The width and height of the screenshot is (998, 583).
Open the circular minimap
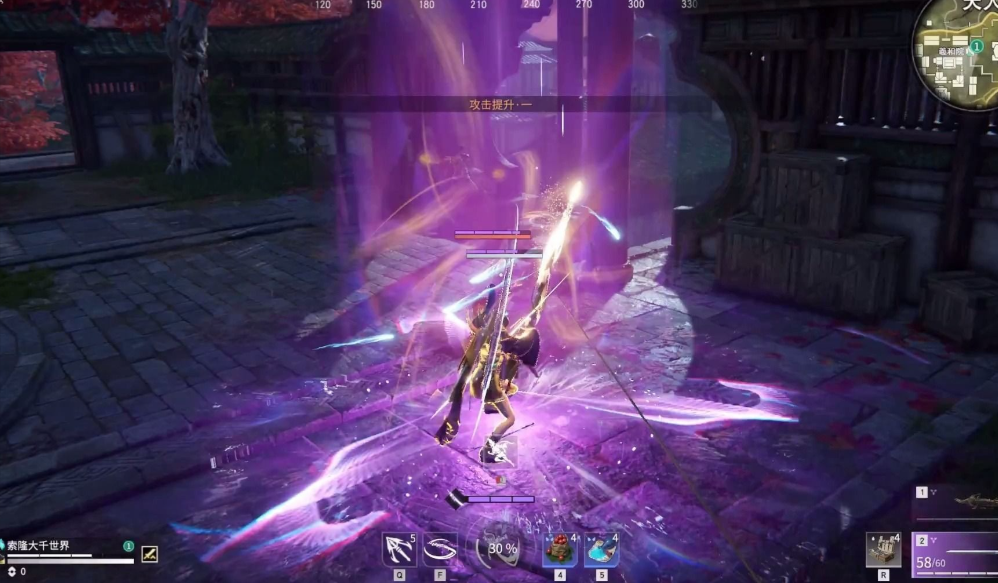coord(960,50)
